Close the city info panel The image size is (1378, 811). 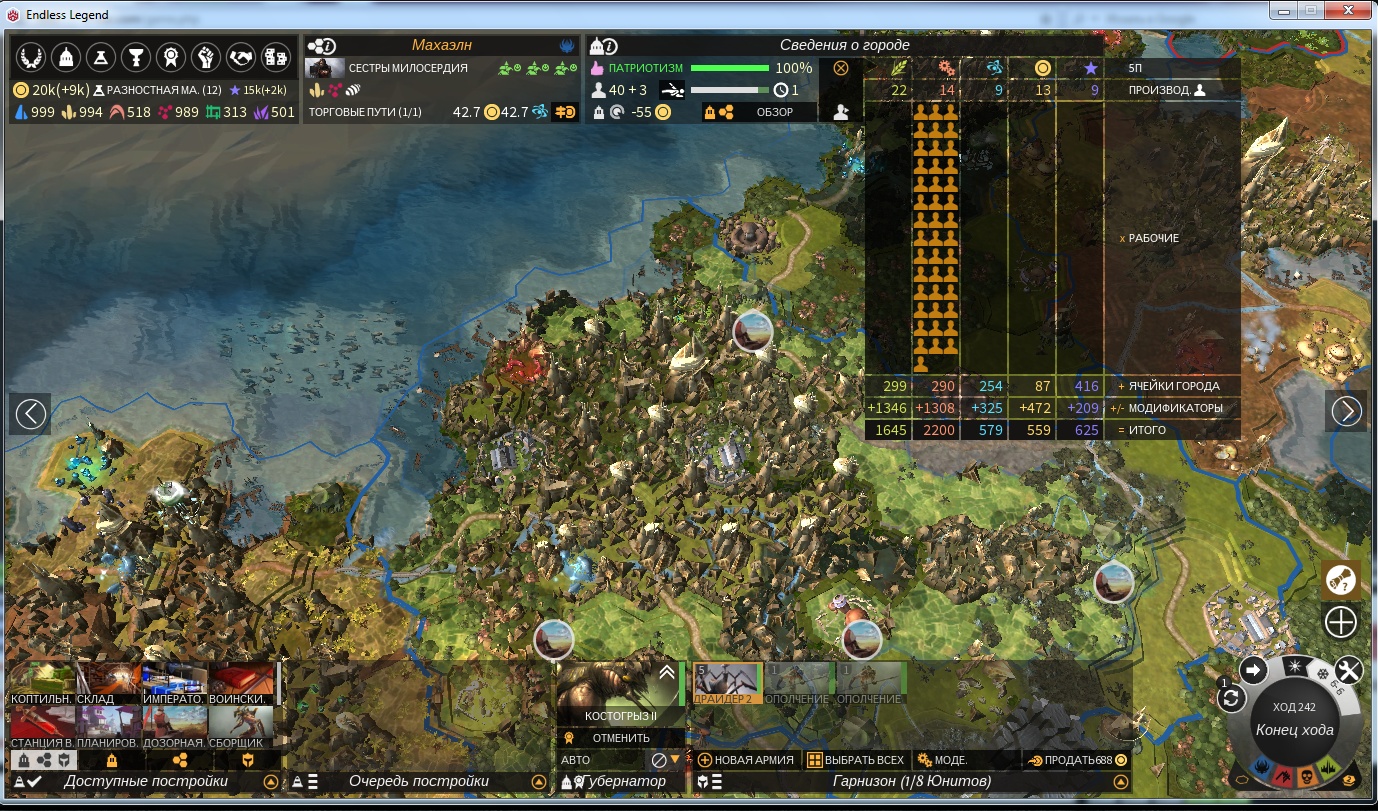click(841, 68)
